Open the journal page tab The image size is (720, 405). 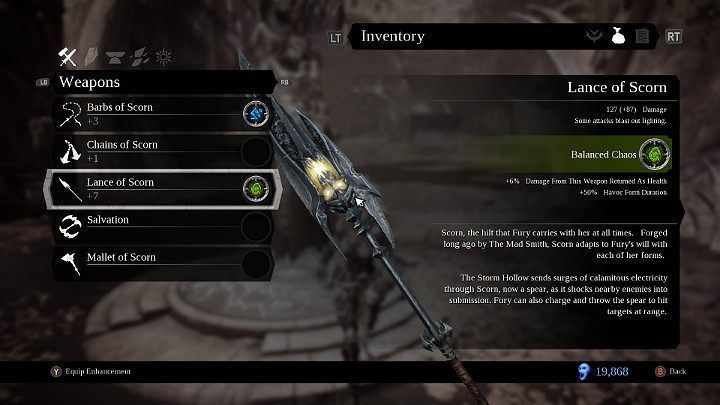[642, 37]
